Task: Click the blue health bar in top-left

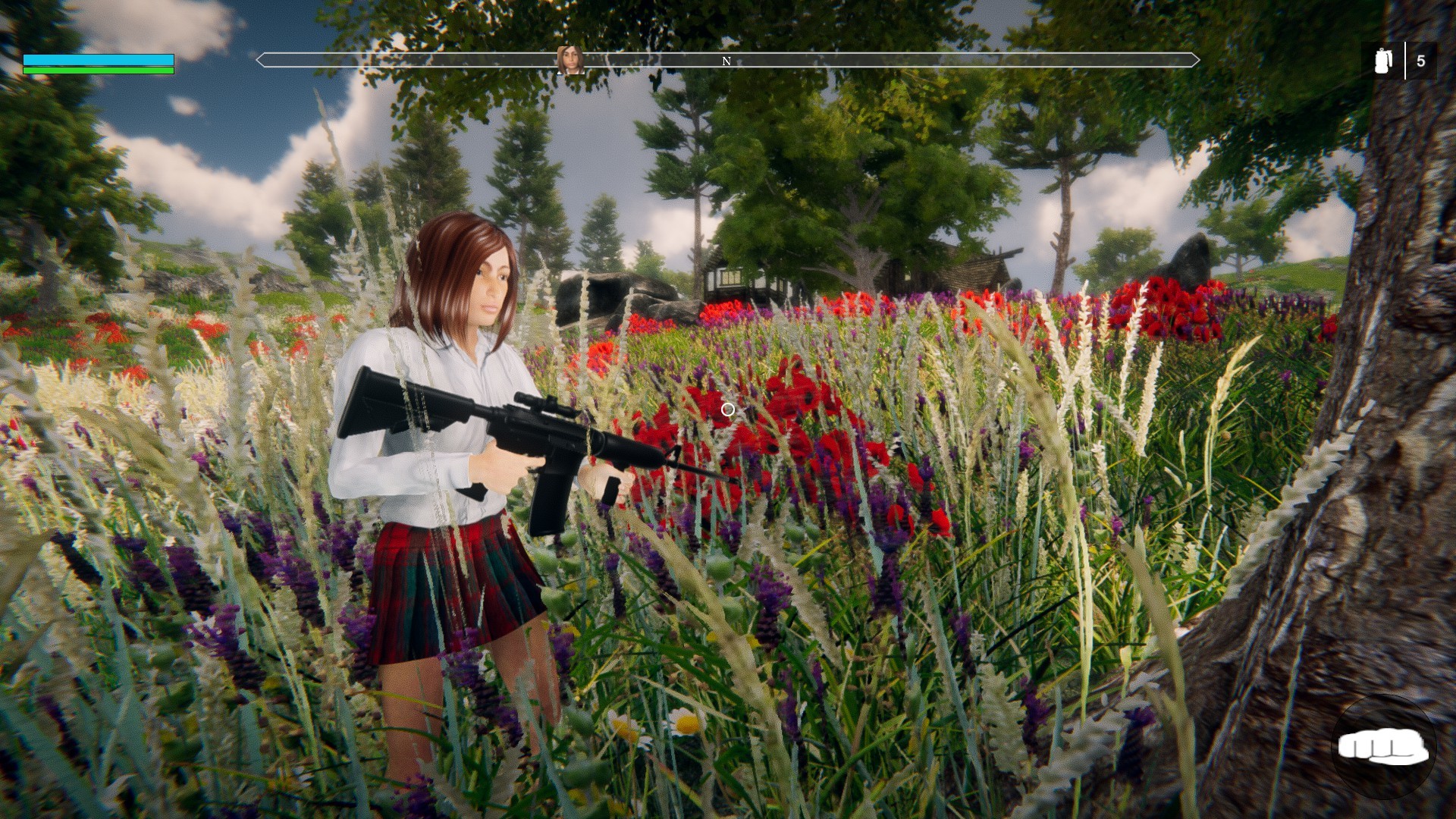Action: pyautogui.click(x=99, y=59)
